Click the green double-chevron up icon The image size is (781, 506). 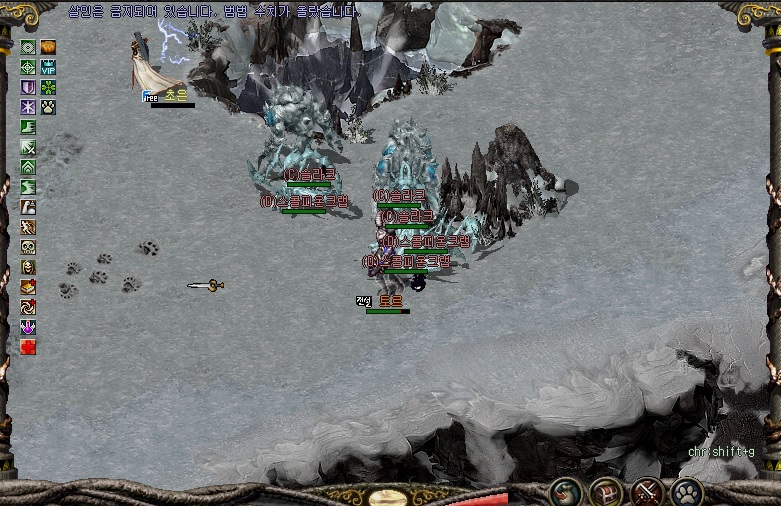(x=28, y=167)
